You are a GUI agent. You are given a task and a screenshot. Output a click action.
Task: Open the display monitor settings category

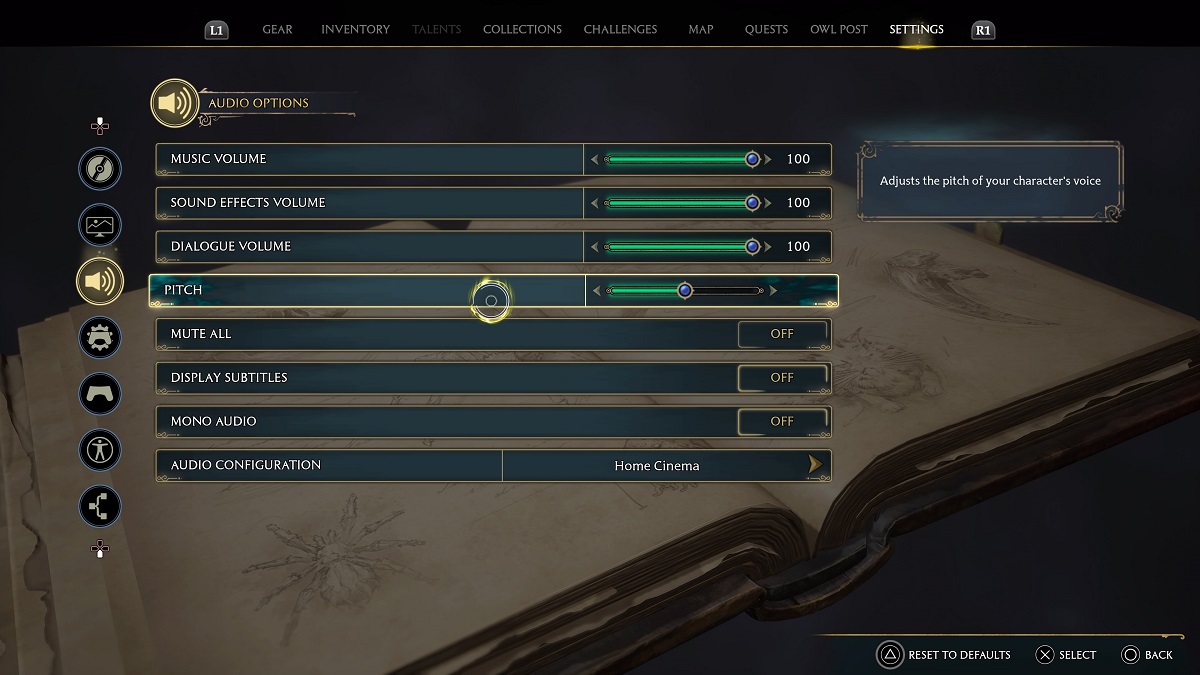[x=100, y=225]
